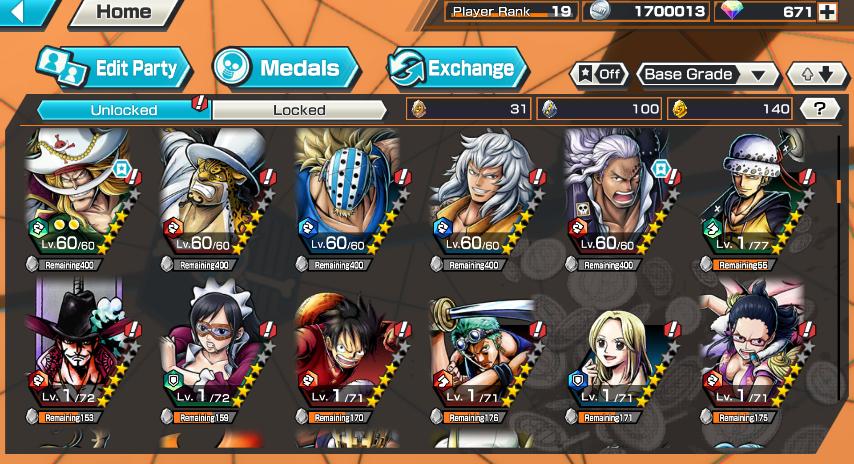Switch to the Locked characters tab

[299, 110]
